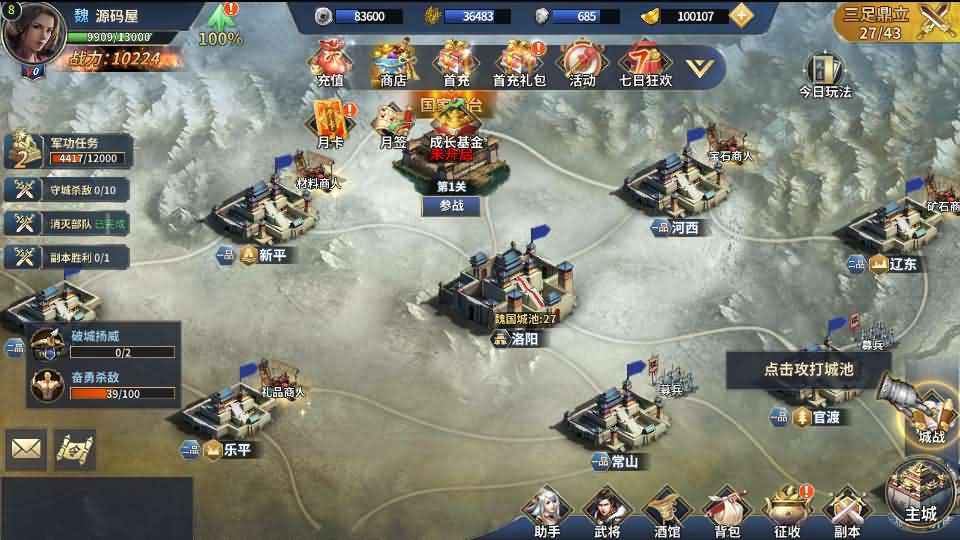Click the 参战 join battle button
960x540 pixels.
coord(451,206)
